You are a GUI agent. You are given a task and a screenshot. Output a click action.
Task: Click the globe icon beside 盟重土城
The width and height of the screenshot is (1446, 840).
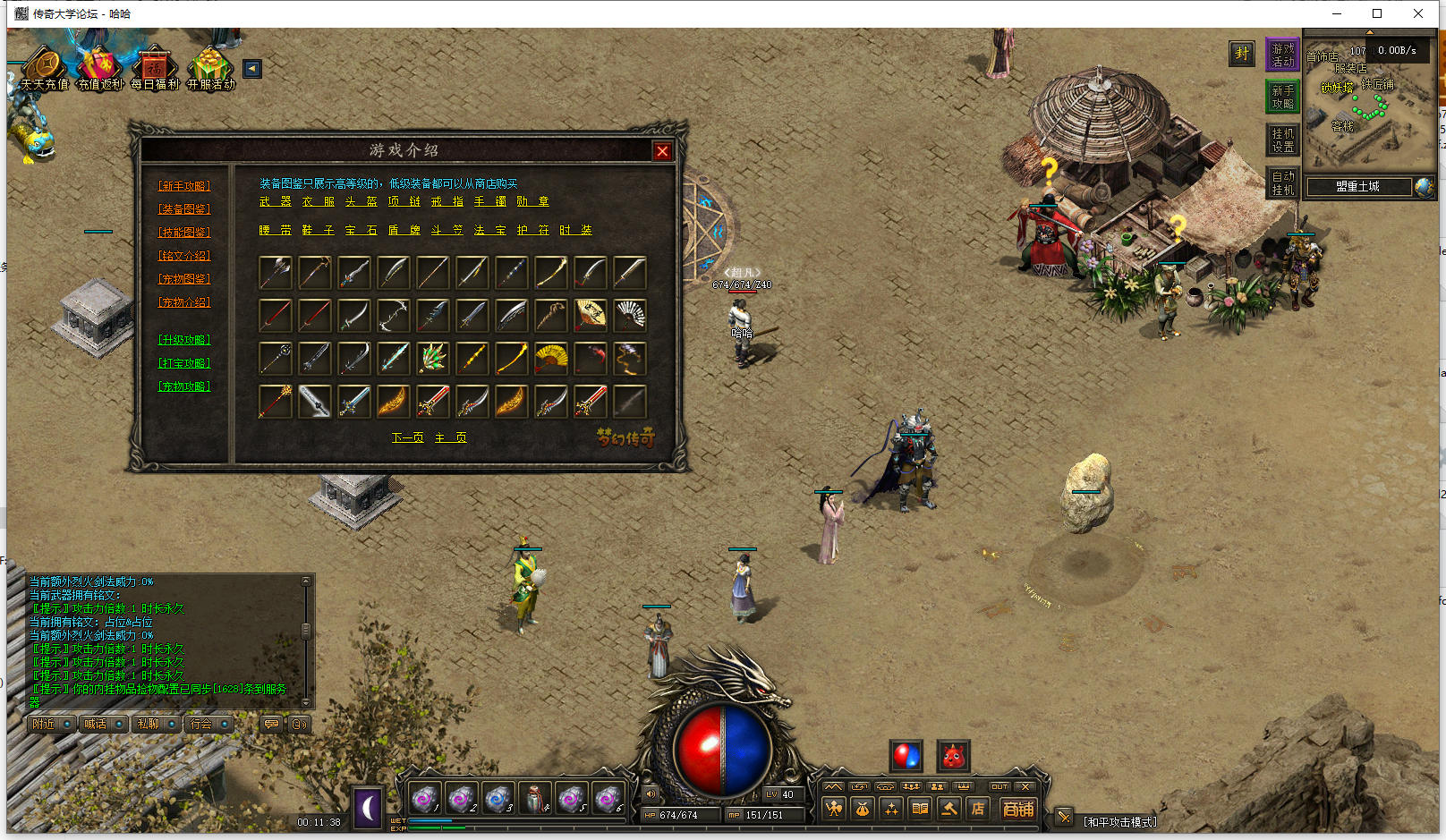(x=1423, y=187)
